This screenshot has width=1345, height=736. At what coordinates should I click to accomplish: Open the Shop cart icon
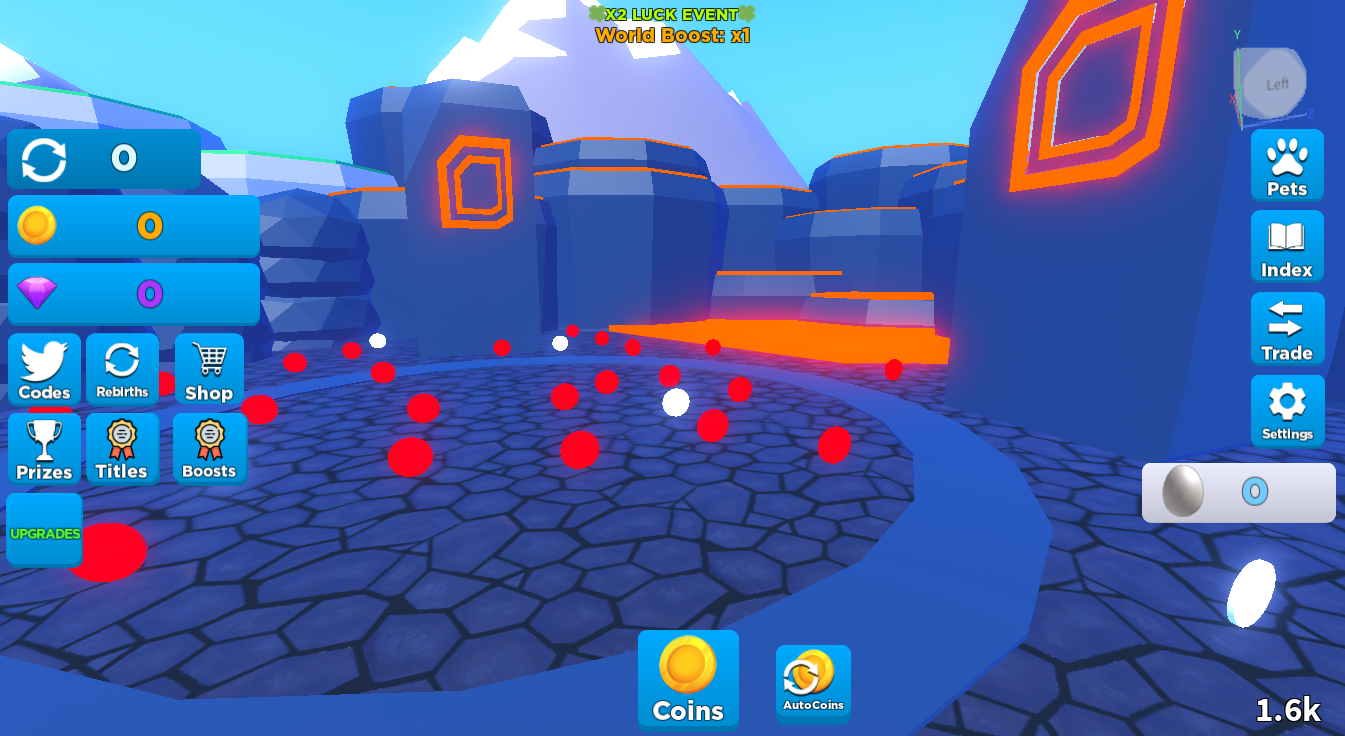point(209,368)
